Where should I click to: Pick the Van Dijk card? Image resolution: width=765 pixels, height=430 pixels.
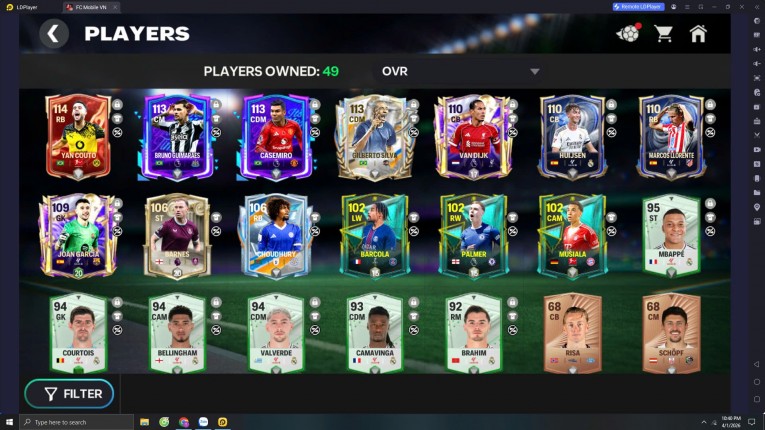472,137
